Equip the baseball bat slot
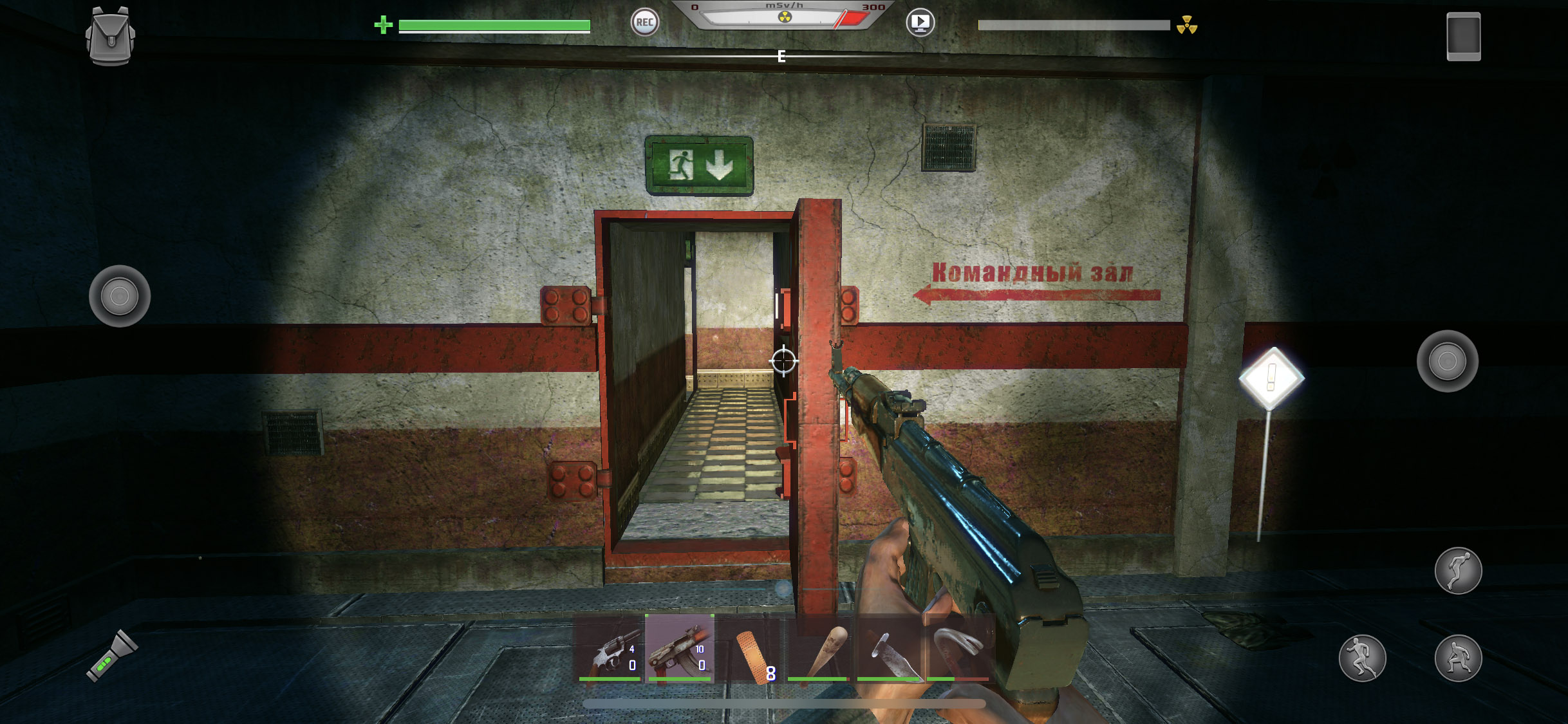Image resolution: width=1568 pixels, height=724 pixels. [819, 649]
